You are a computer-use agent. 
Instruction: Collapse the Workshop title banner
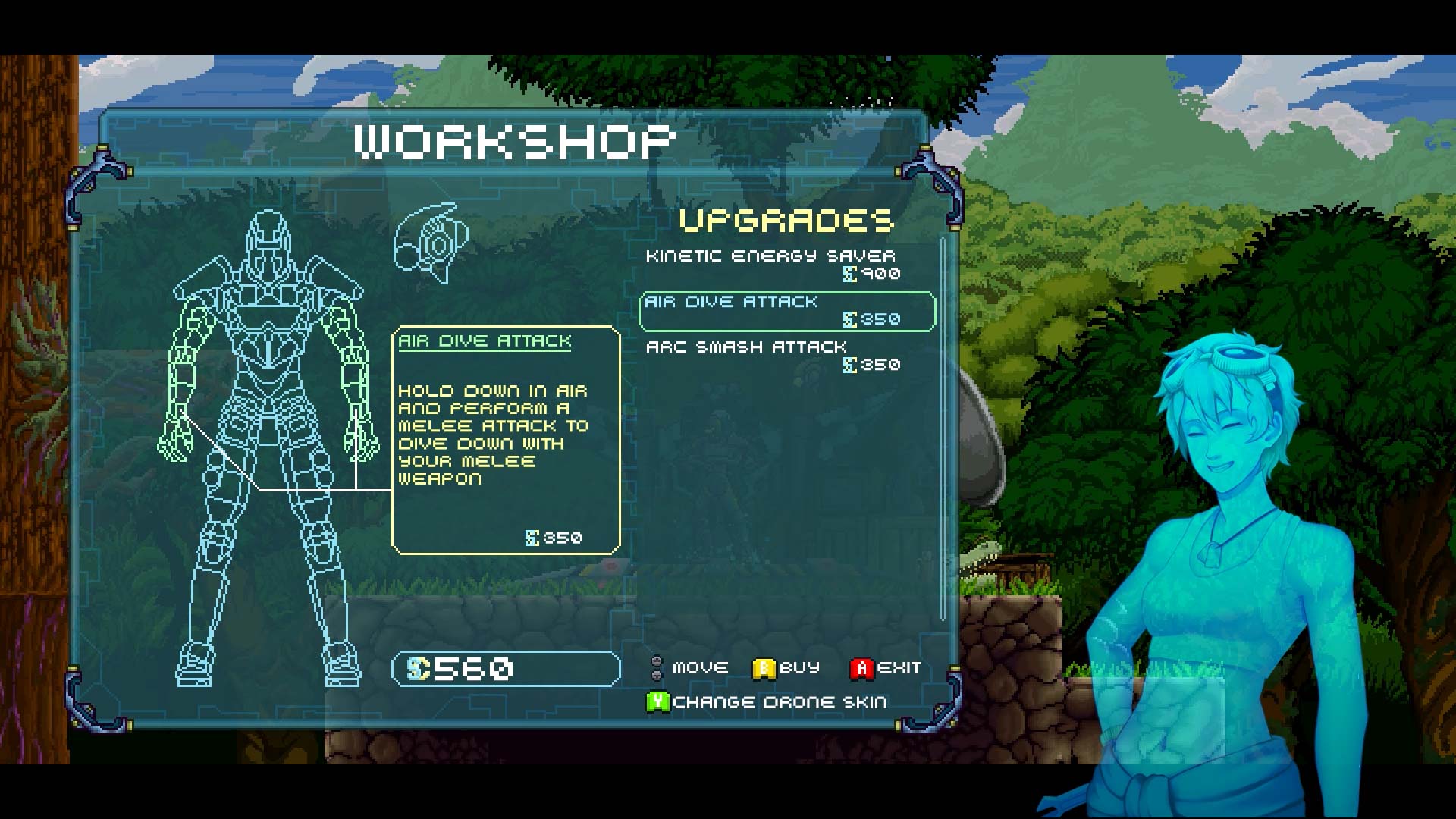pyautogui.click(x=515, y=139)
